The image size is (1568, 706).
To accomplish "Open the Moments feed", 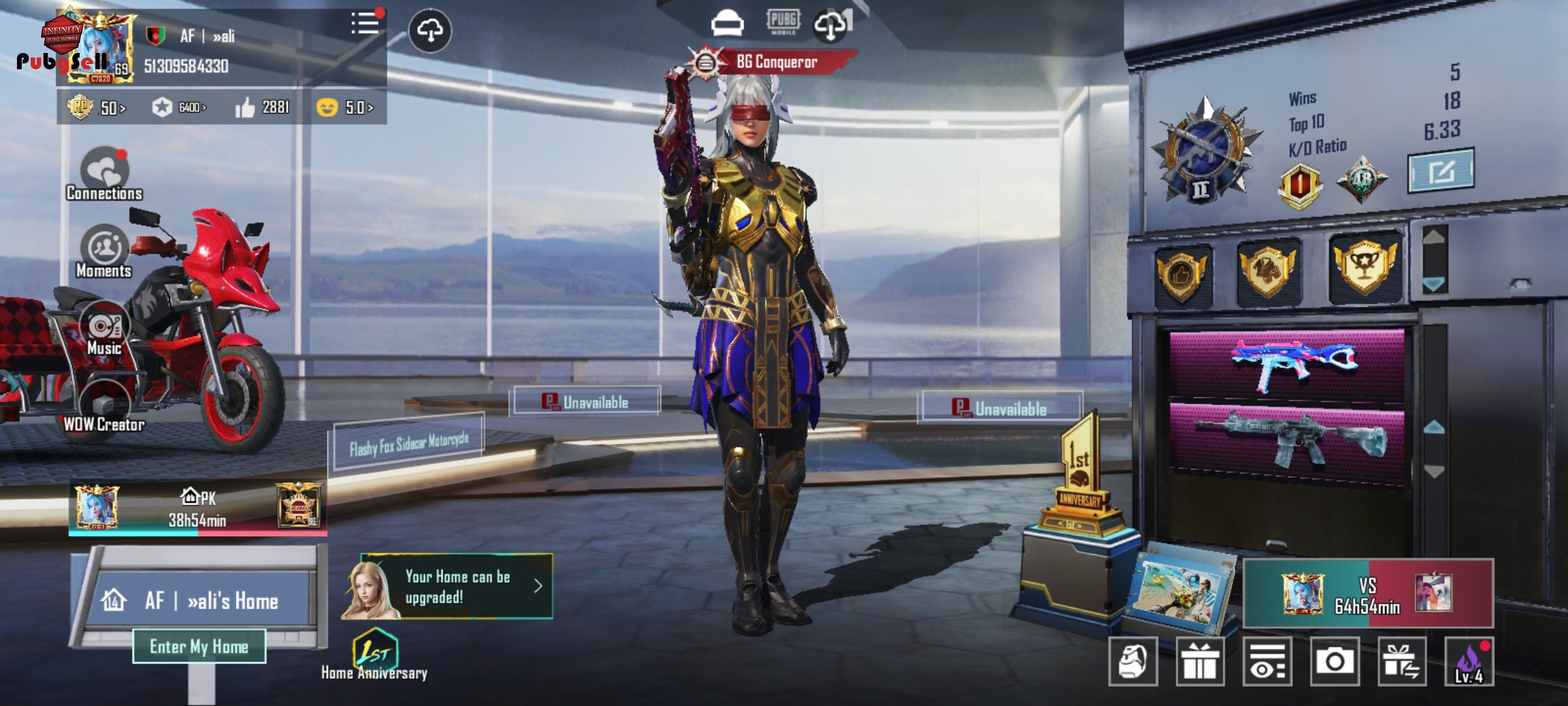I will (105, 250).
